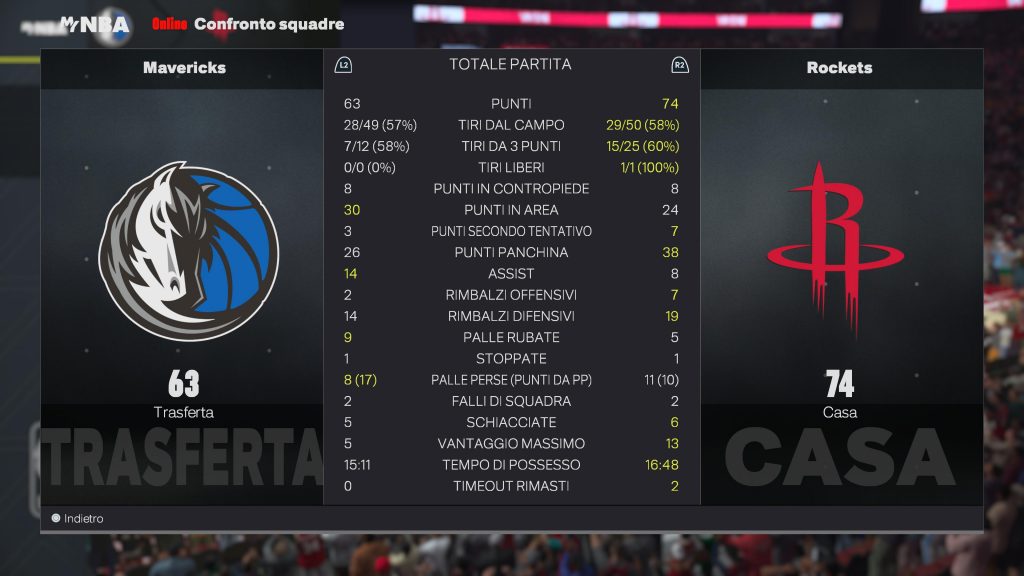Go back with the Indietro button
The width and height of the screenshot is (1024, 576).
(78, 519)
